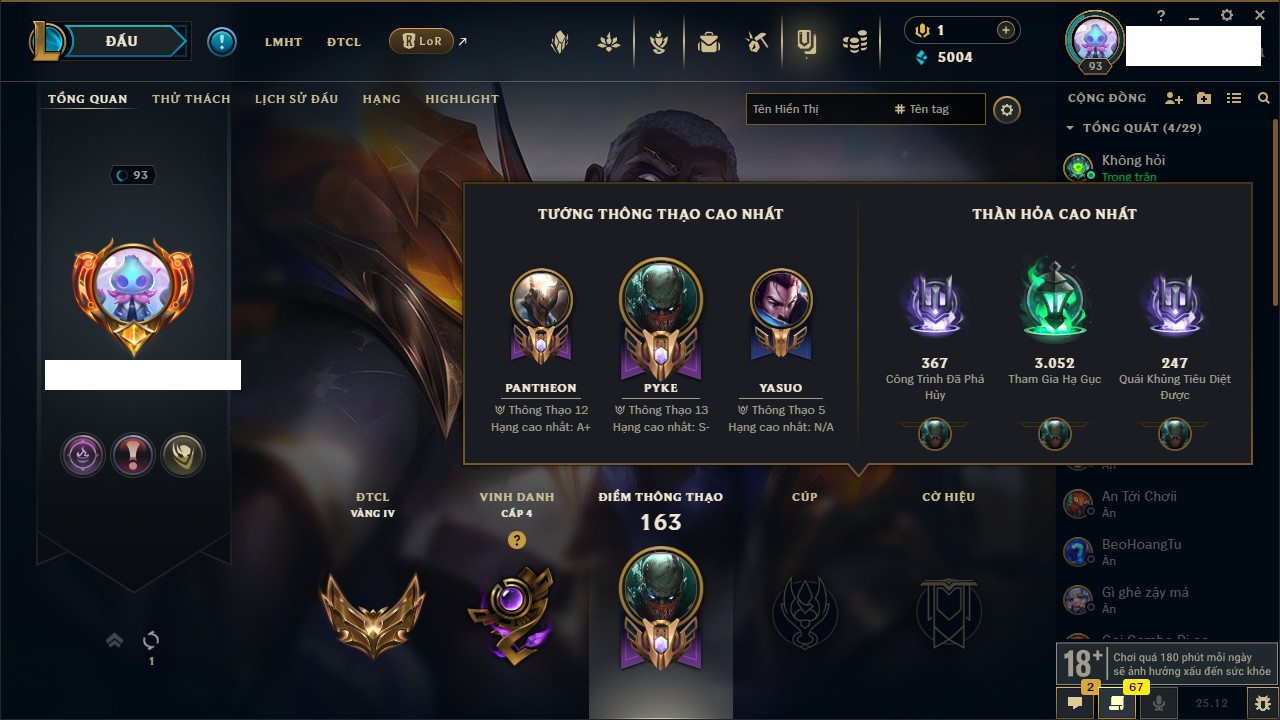Click the ĐẤU play button
This screenshot has width=1280, height=720.
click(122, 41)
